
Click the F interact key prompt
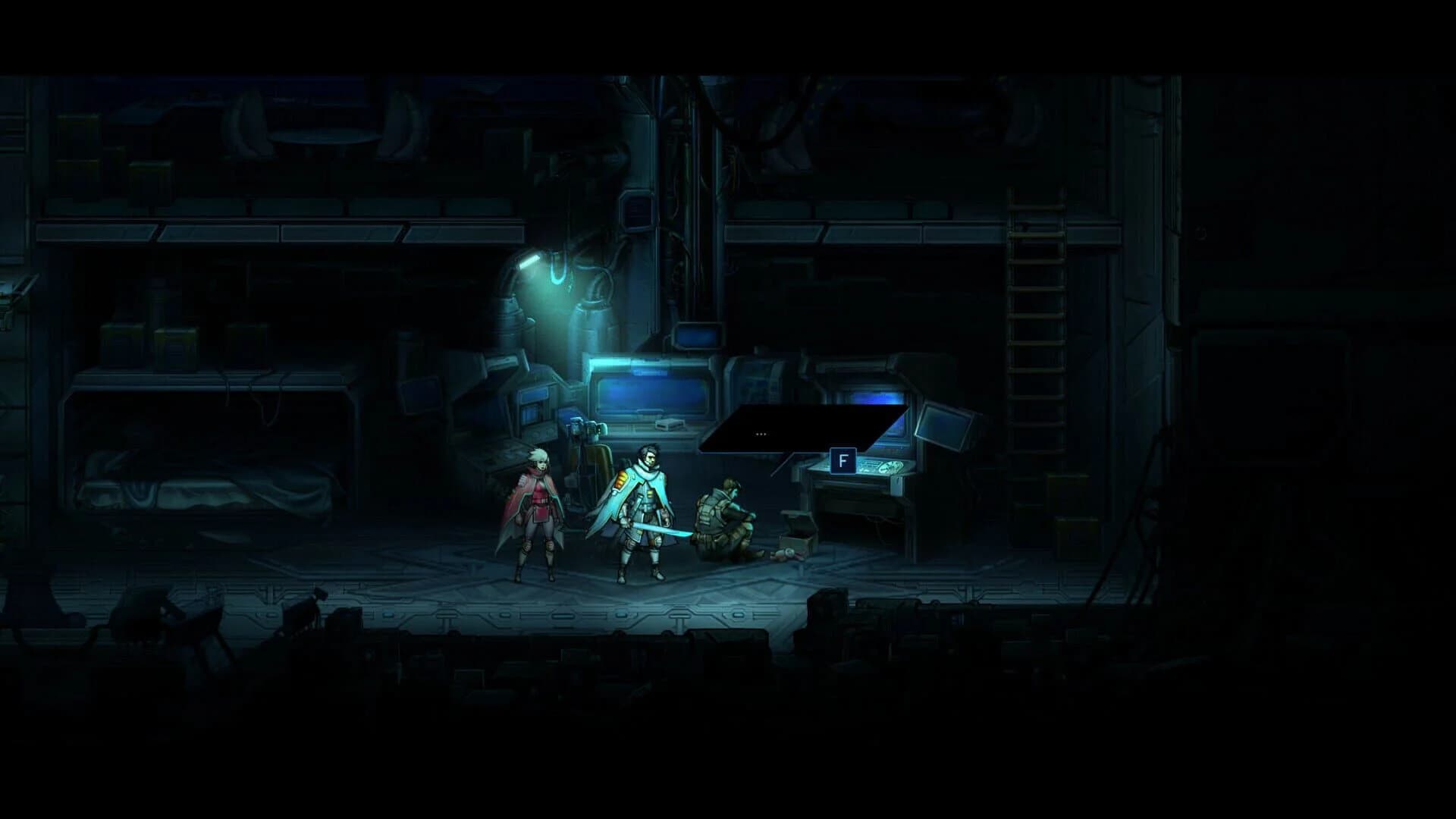(843, 460)
